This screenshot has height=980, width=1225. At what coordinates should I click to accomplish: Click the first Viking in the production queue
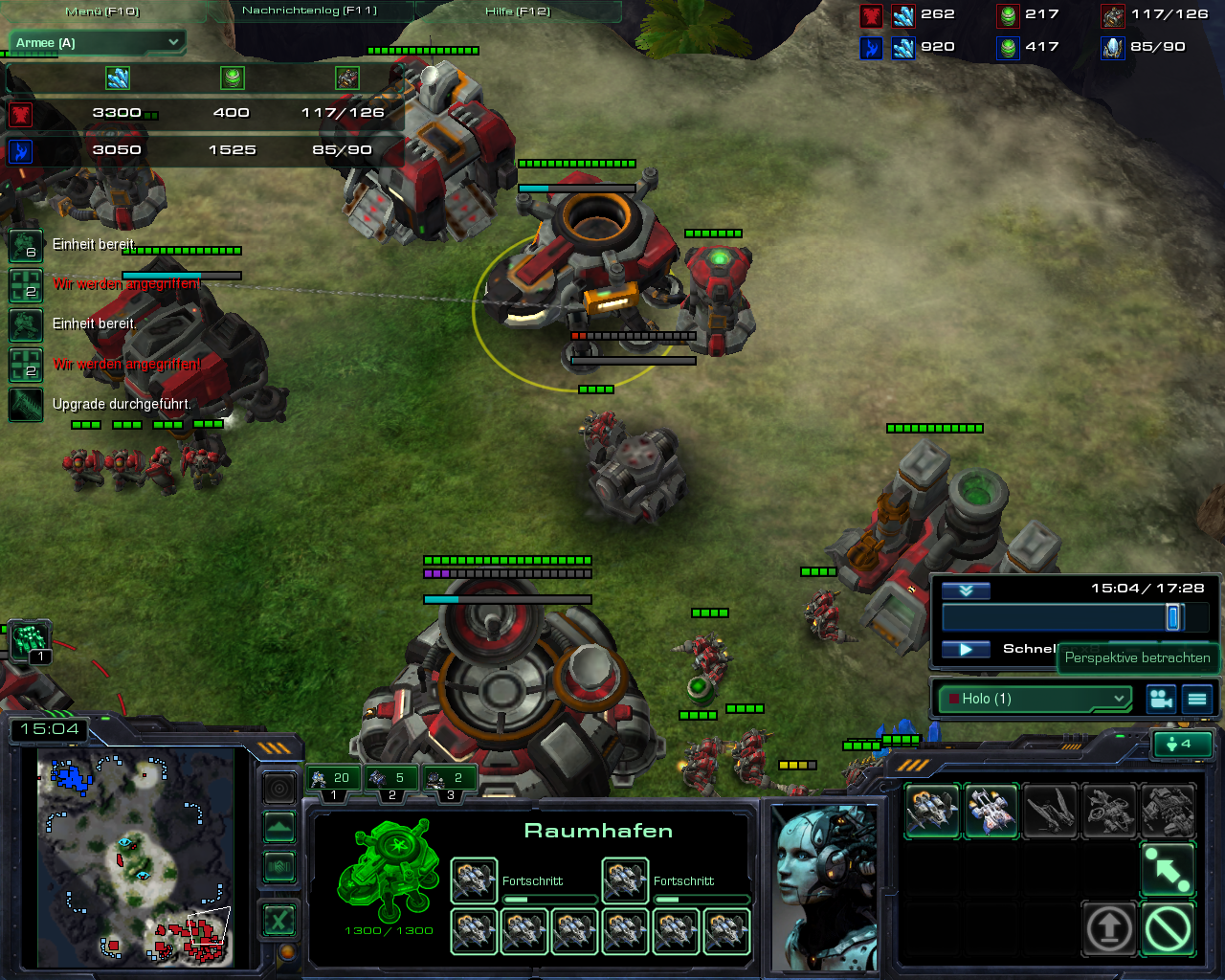tap(473, 880)
